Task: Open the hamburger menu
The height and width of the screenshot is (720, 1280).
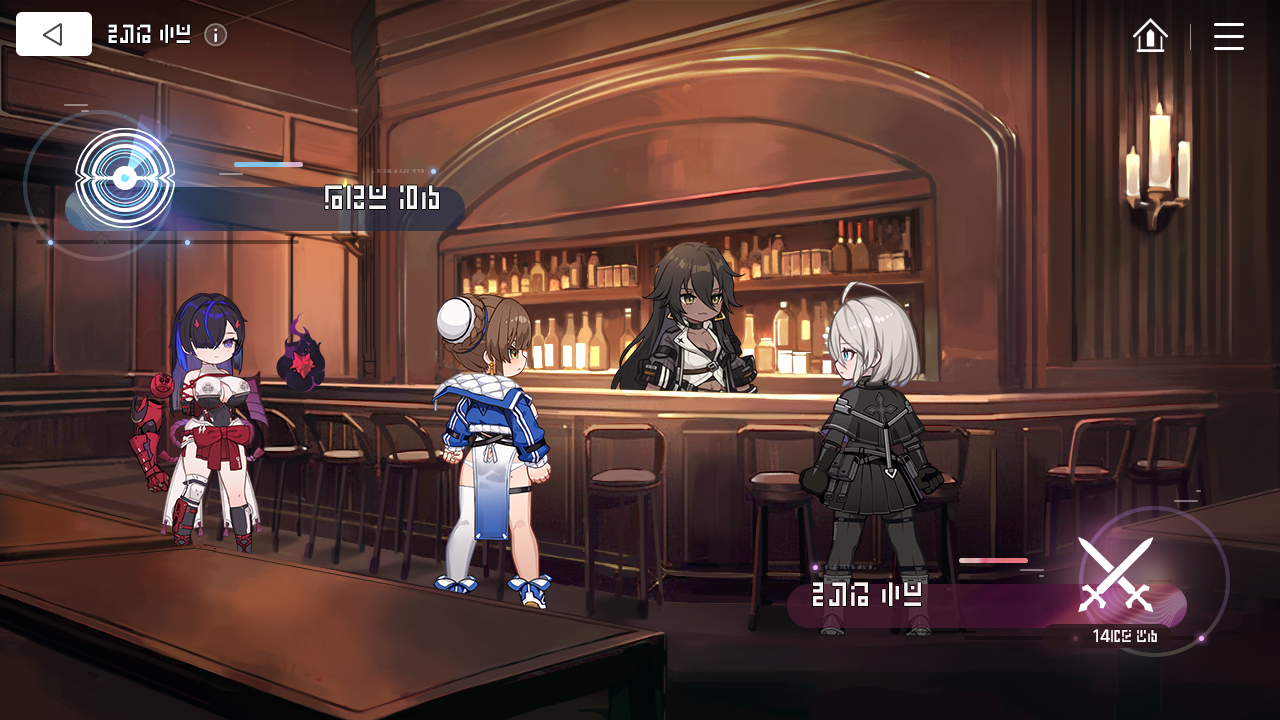Action: tap(1228, 36)
